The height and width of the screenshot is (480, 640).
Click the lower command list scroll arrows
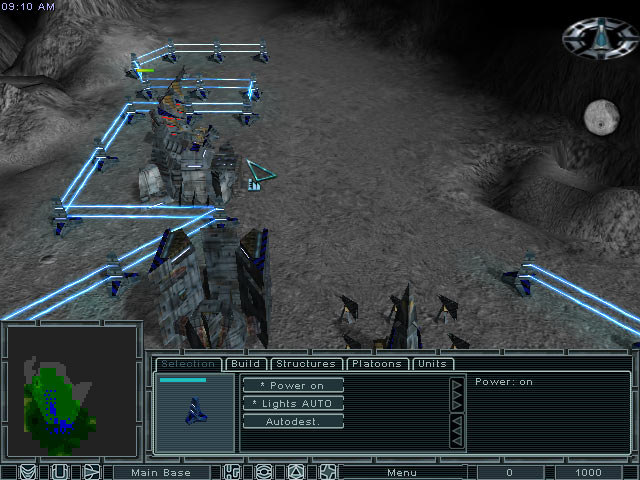click(x=457, y=431)
